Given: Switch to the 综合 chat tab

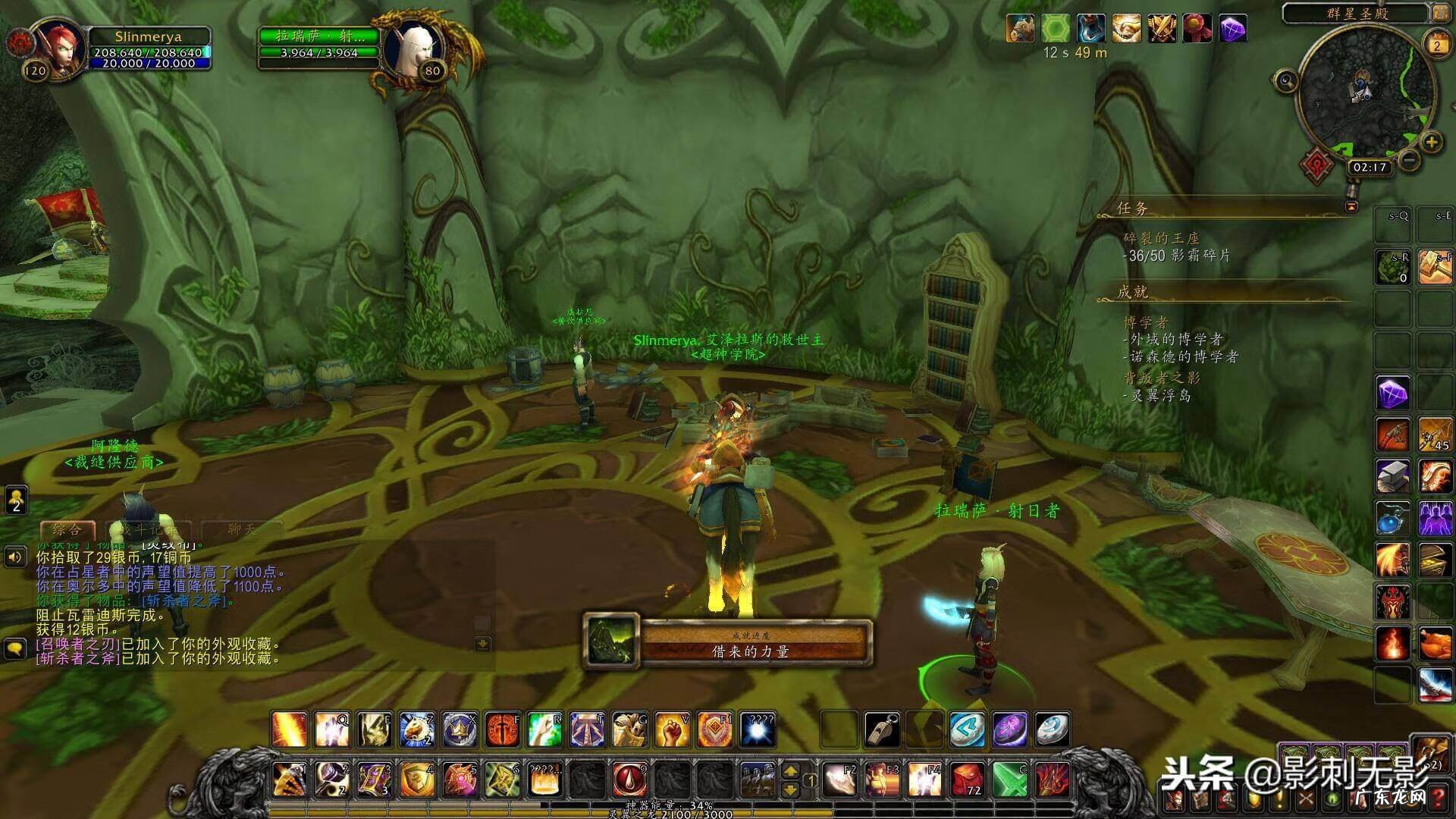Looking at the screenshot, I should 67,529.
